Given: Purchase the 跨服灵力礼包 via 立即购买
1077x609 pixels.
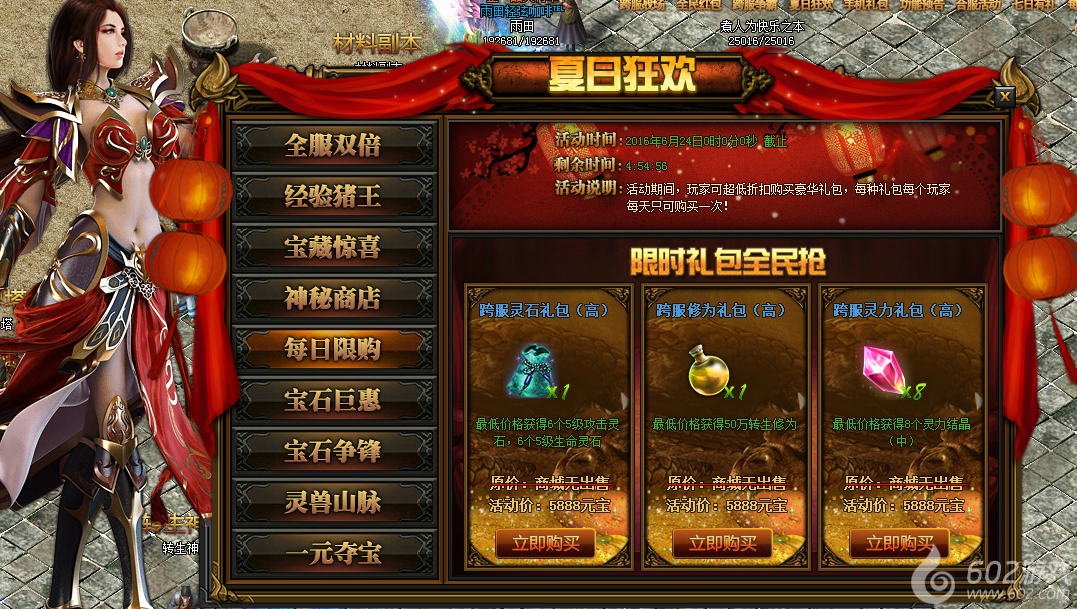Looking at the screenshot, I should [x=899, y=544].
